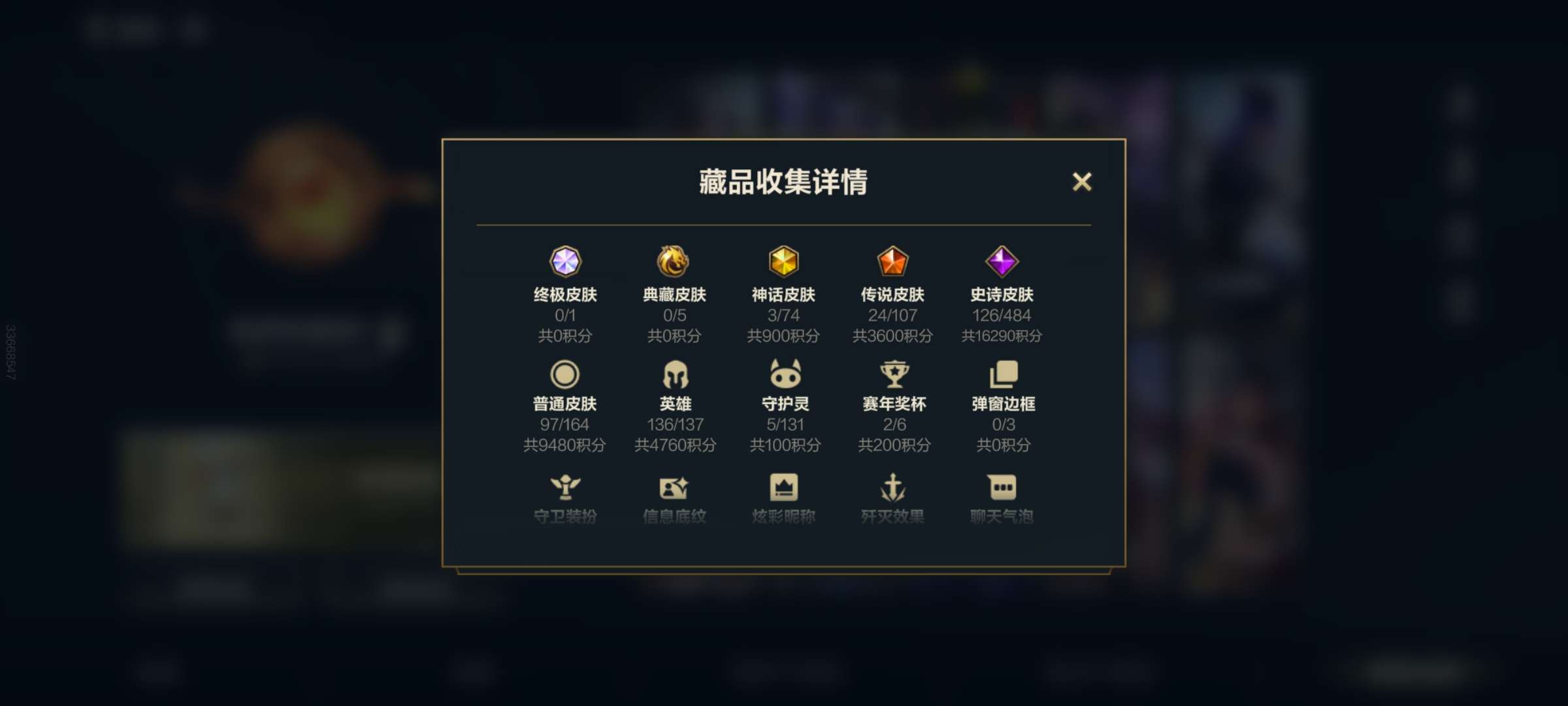Select the 守护灵 creature icon
Image resolution: width=1568 pixels, height=706 pixels.
[784, 374]
